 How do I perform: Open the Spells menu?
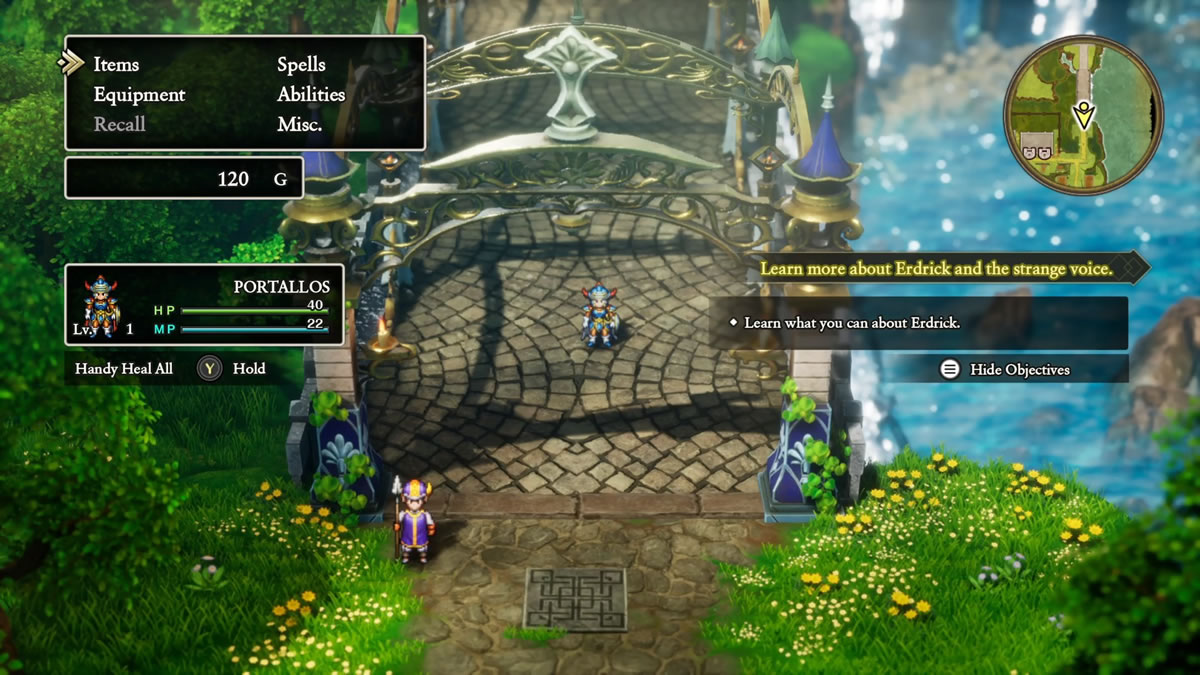point(301,64)
